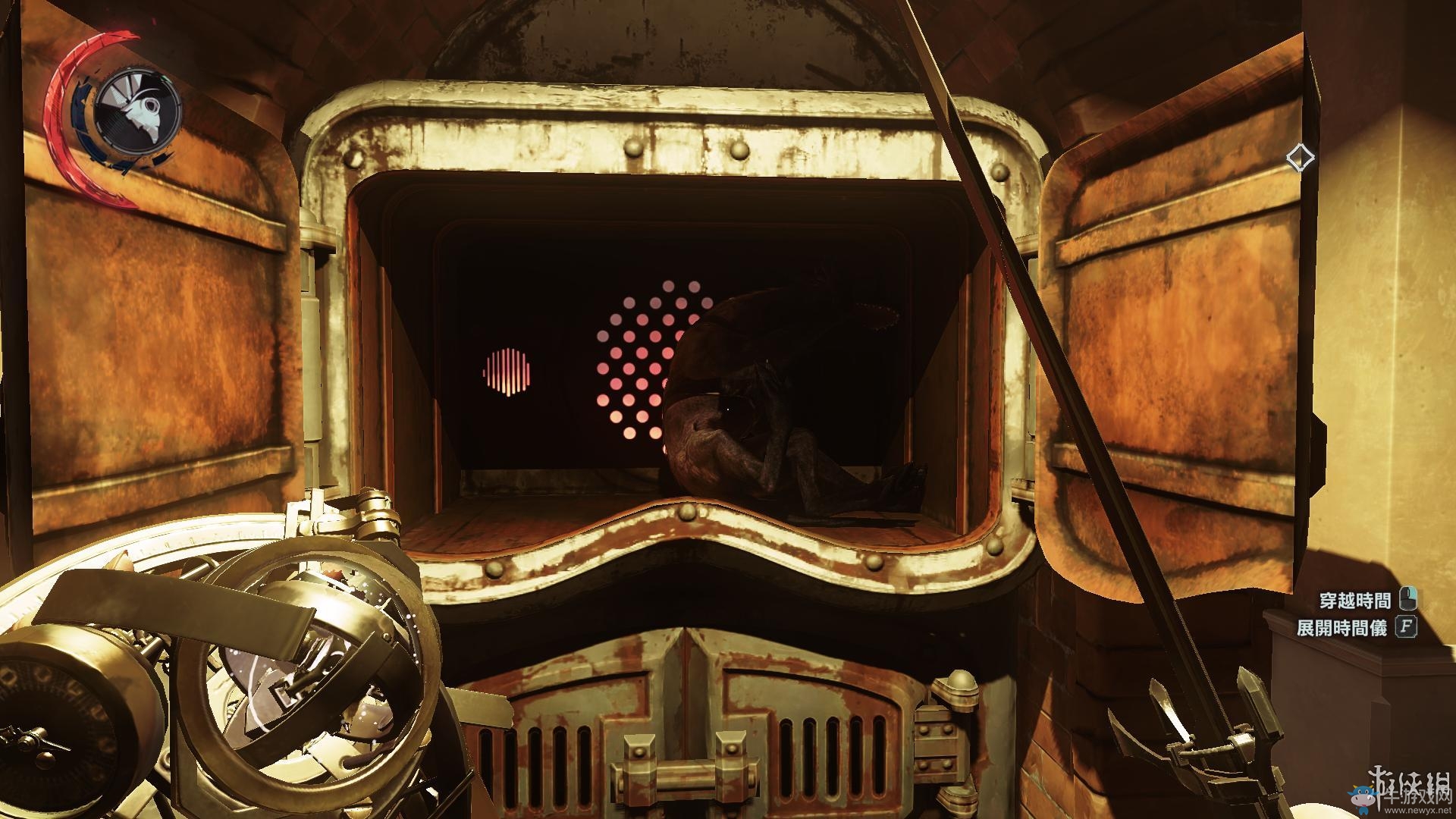Viewport: 1456px width, 819px height.
Task: Select the diamond objective marker
Action: point(1300,158)
